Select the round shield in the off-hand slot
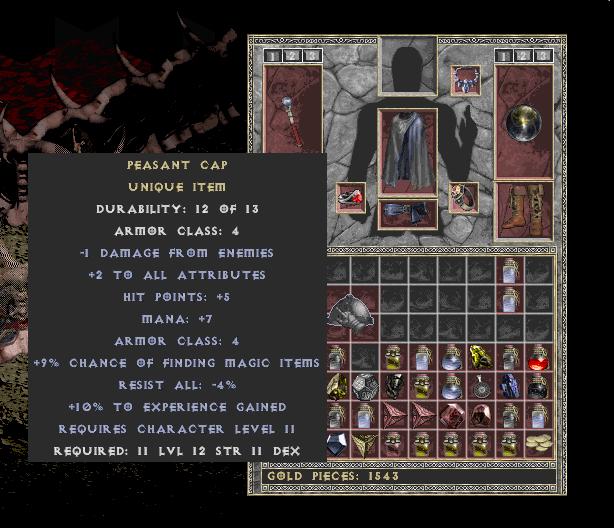The width and height of the screenshot is (614, 528). point(523,121)
